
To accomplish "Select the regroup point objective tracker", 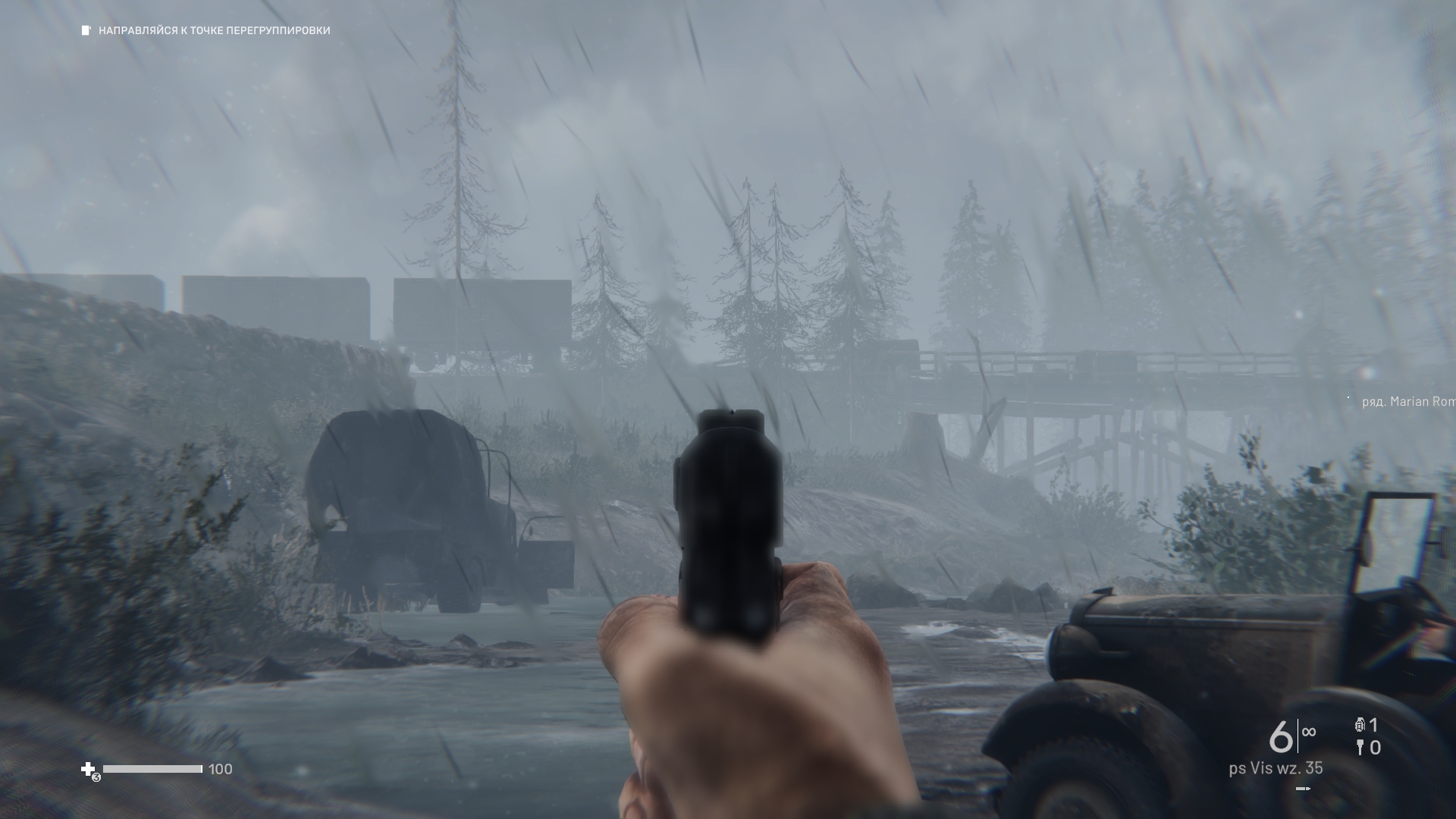I will (x=206, y=30).
